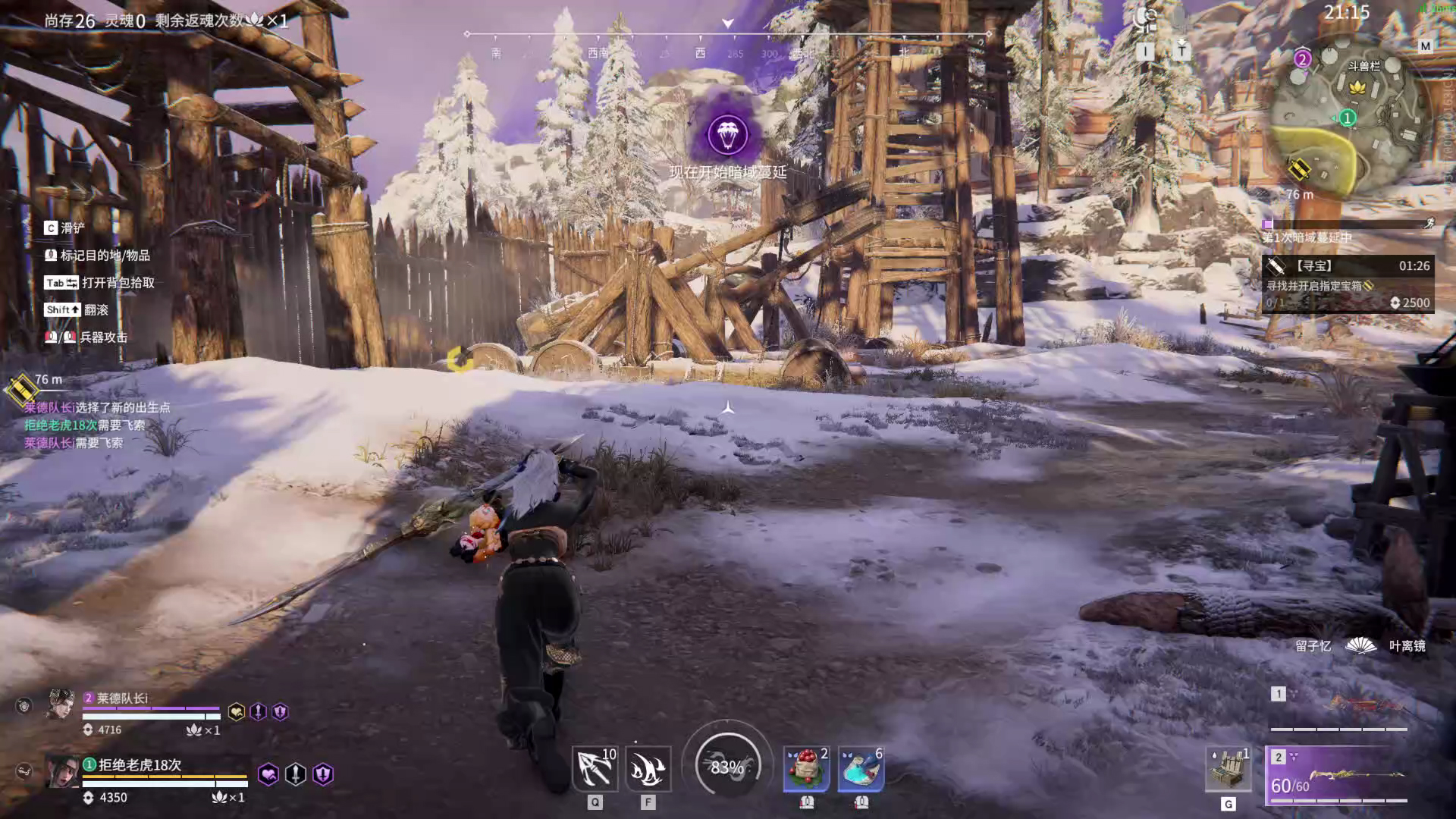Click teammate 莱德队长i's portrait
This screenshot has width=1456, height=819.
coord(61,705)
